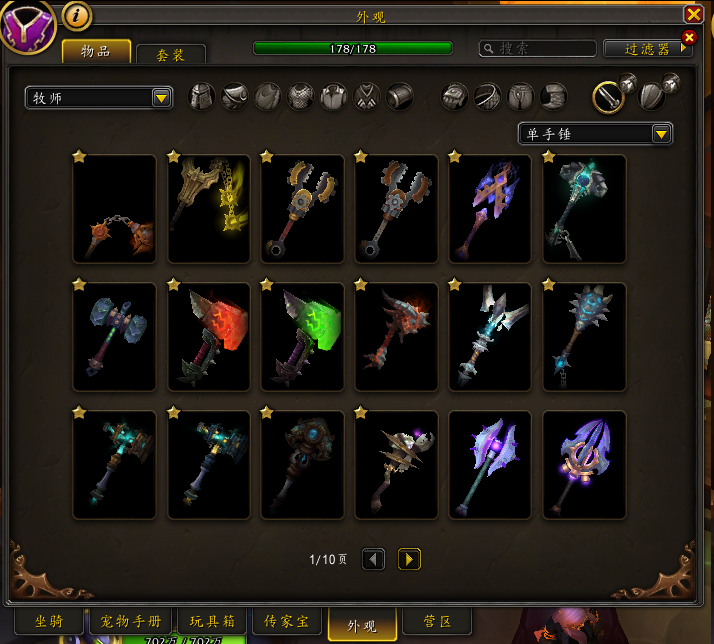714x644 pixels.
Task: Open the 牧师 class dropdown
Action: 99,97
